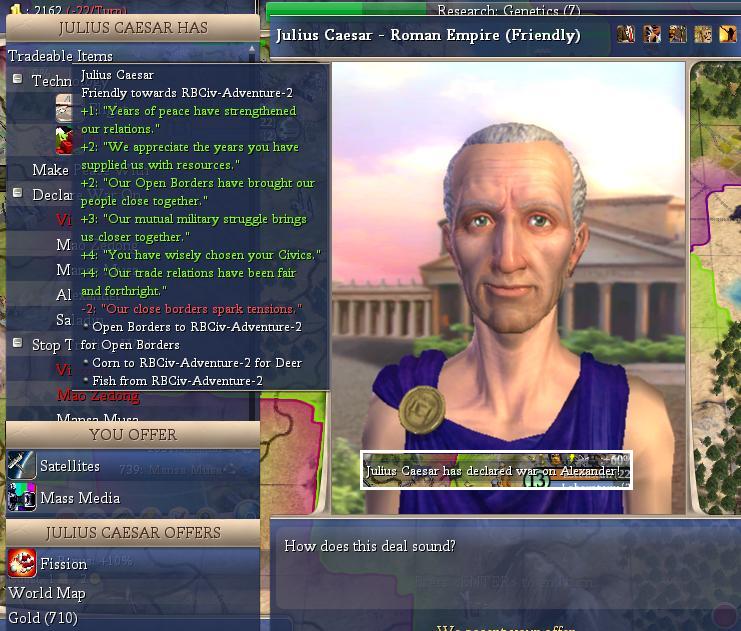Remove Satellites from your offer
741x631 pixels.
pyautogui.click(x=69, y=466)
